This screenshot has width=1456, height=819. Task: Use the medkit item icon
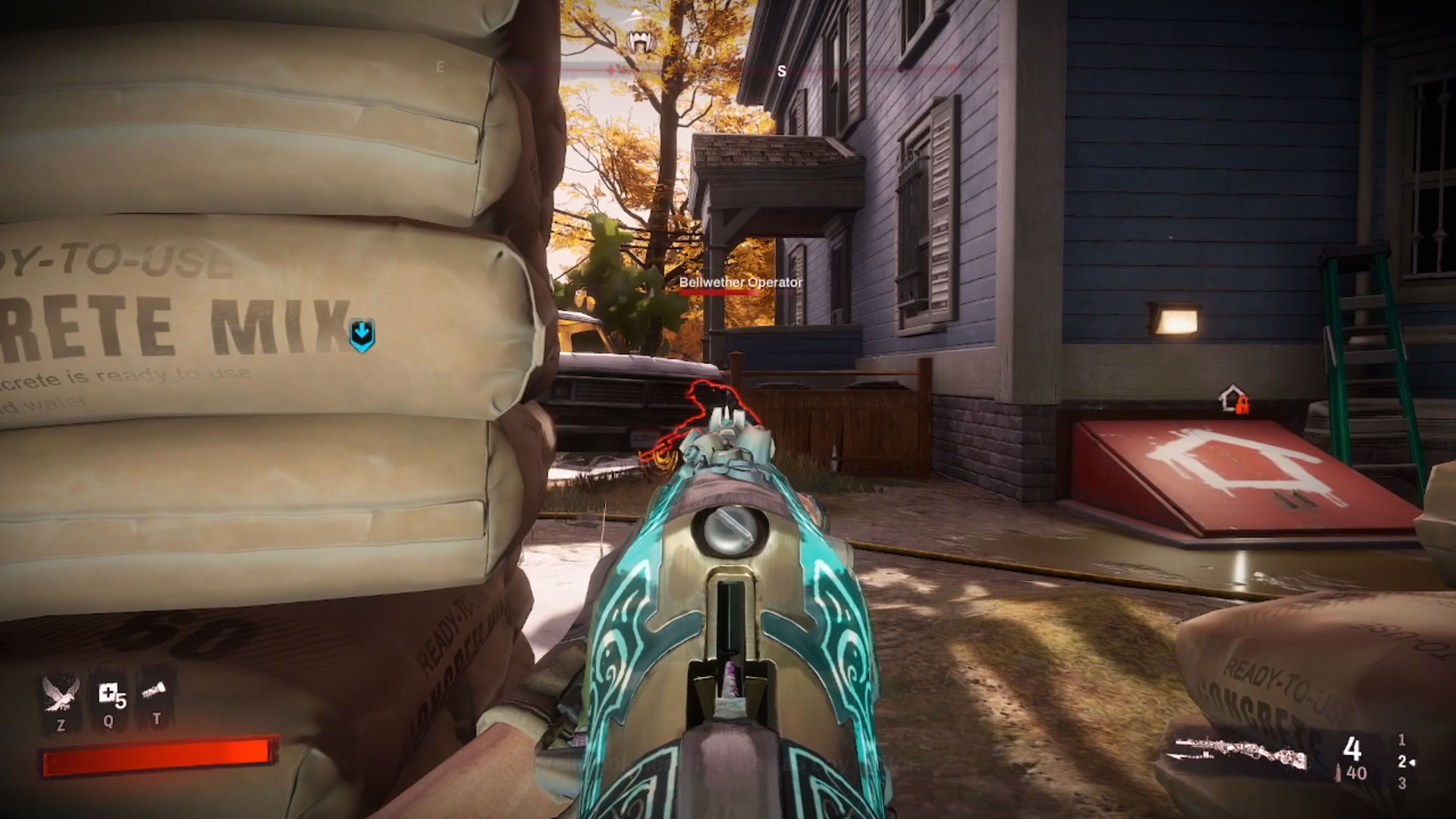coord(108,694)
